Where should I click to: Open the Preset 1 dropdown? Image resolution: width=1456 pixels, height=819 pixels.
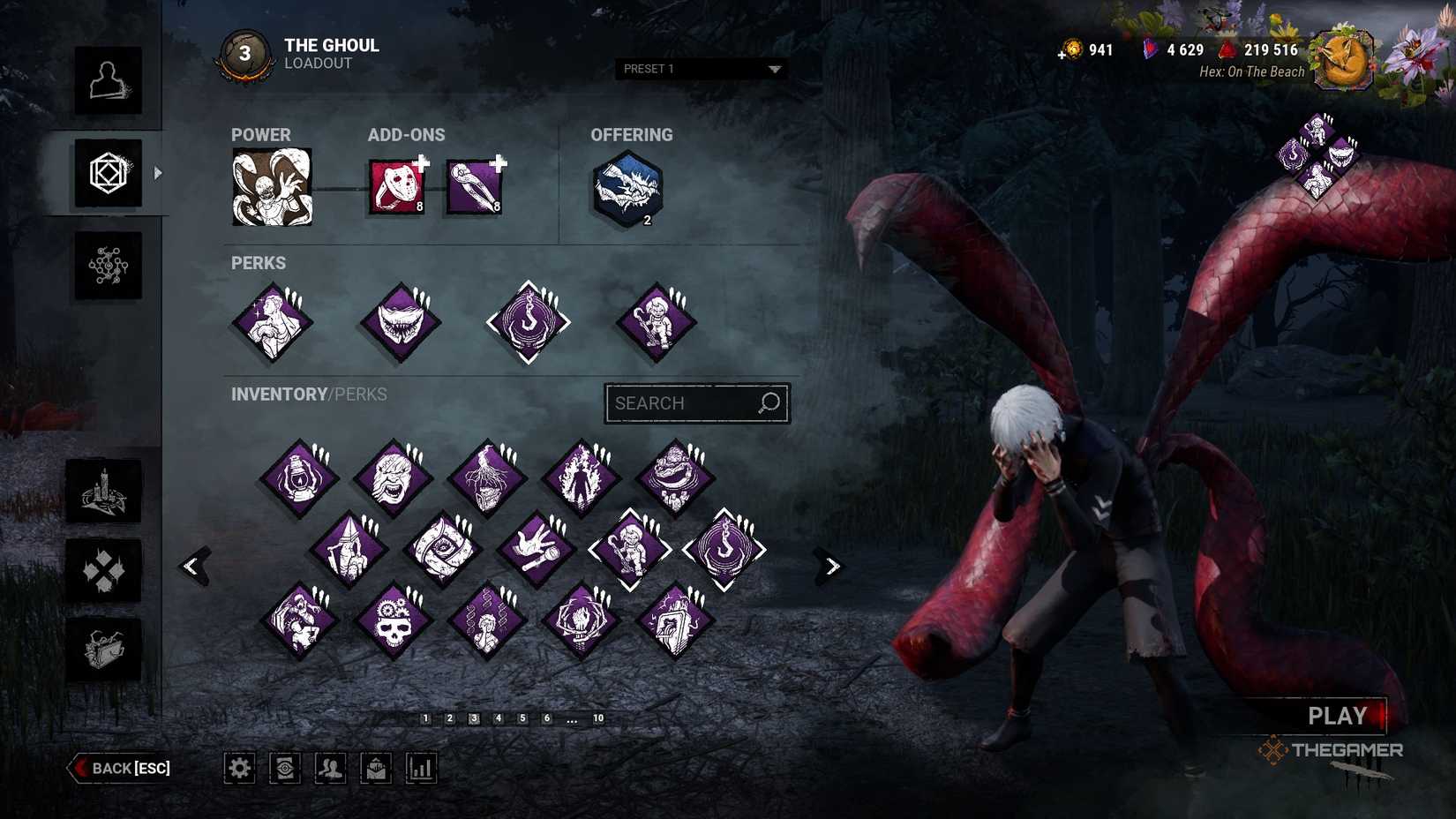(x=700, y=69)
